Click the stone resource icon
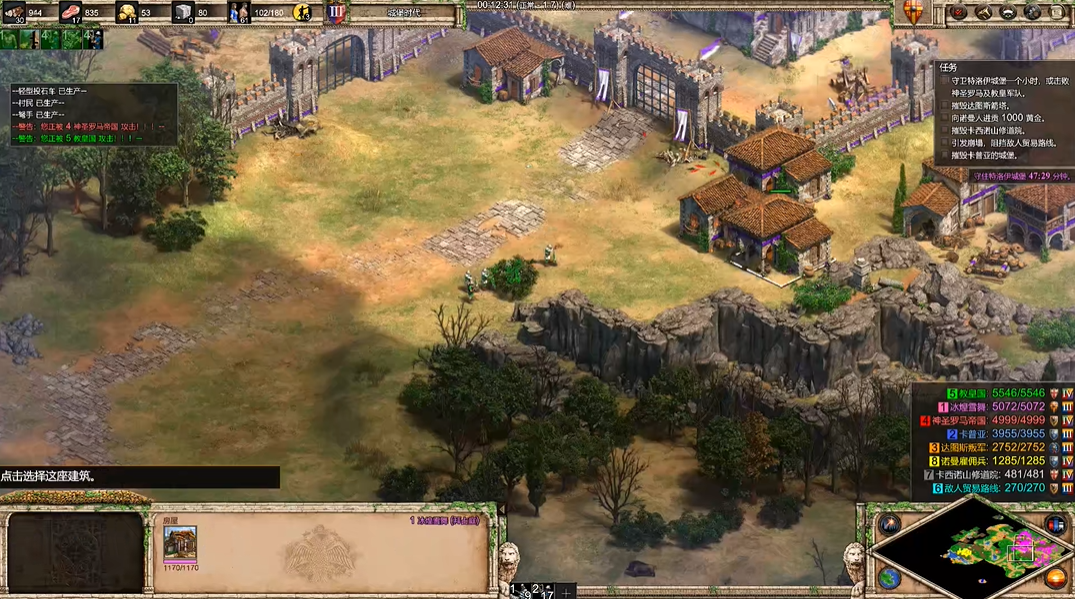1075x599 pixels. tap(182, 13)
